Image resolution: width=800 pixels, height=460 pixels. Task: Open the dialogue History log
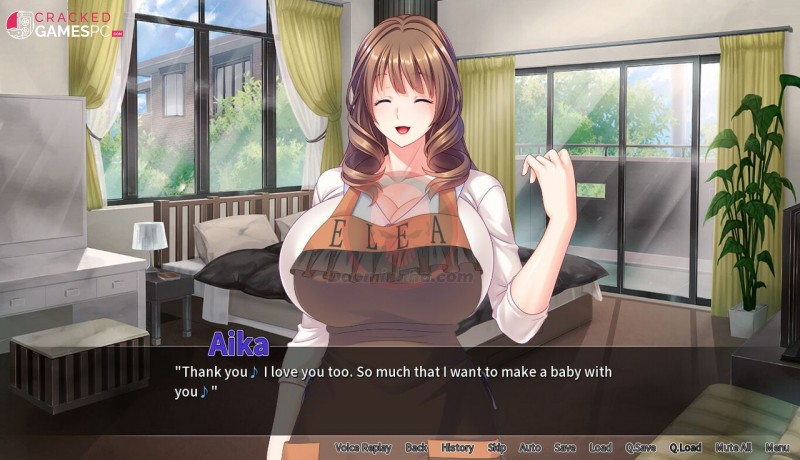pos(457,448)
